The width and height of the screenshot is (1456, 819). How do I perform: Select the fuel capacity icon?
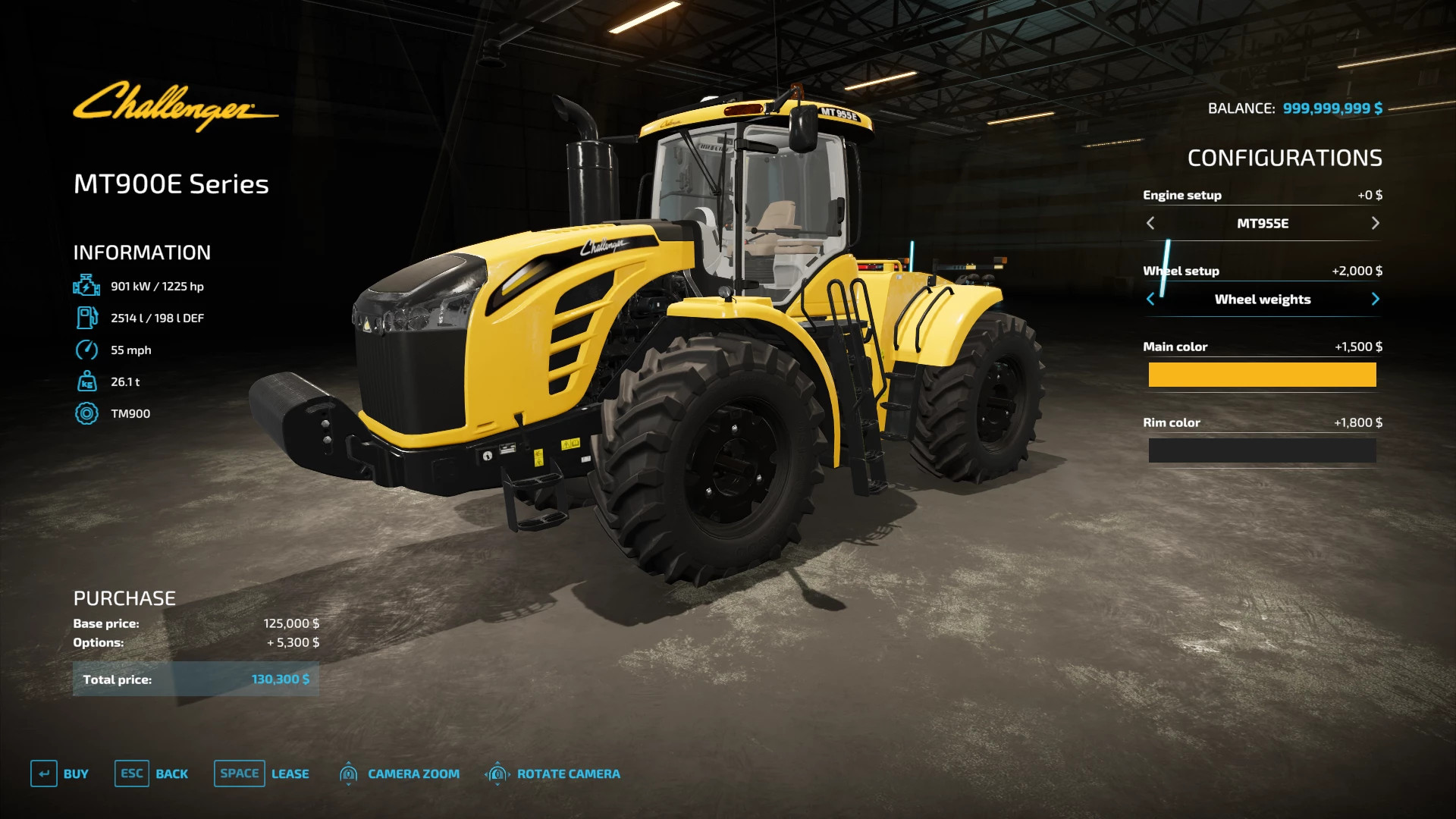point(87,318)
